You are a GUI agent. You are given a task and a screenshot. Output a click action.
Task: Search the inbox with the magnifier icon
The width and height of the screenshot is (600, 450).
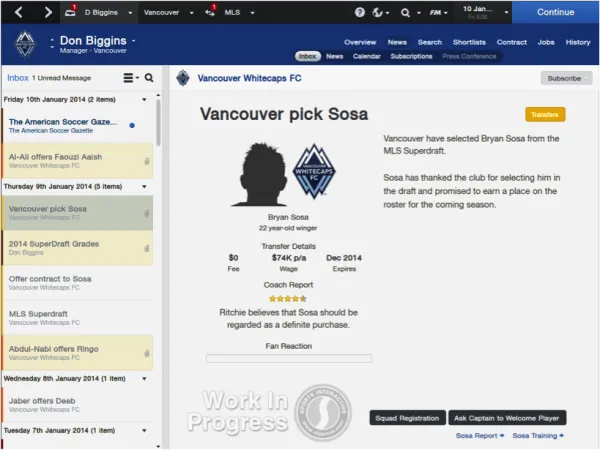pos(149,78)
